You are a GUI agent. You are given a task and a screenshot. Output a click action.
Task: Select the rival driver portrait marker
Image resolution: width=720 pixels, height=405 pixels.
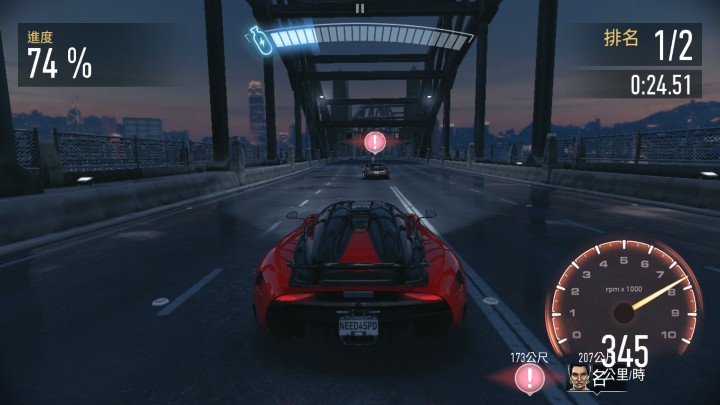tap(579, 376)
